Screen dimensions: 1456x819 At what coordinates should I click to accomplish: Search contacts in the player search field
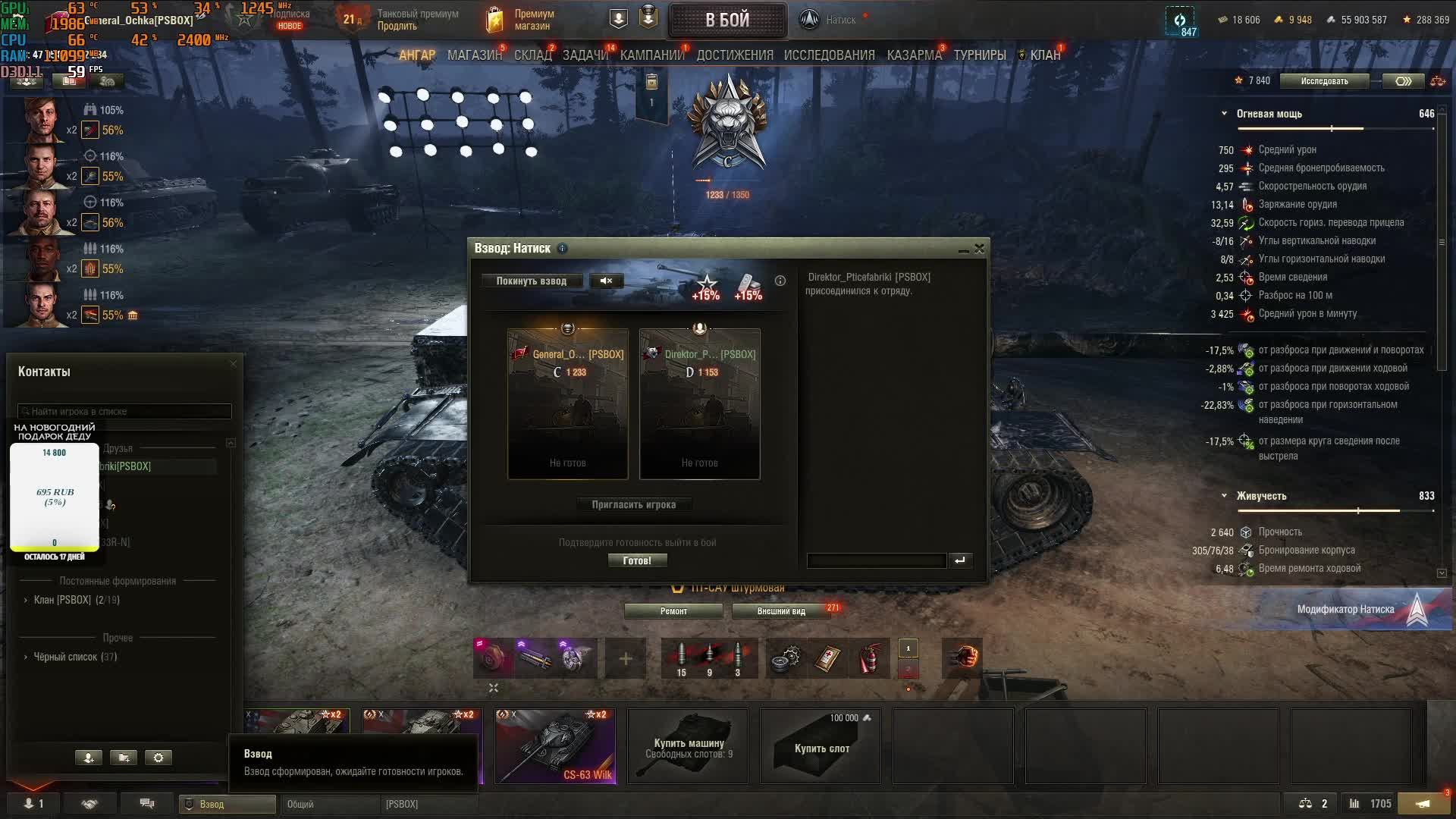[124, 412]
